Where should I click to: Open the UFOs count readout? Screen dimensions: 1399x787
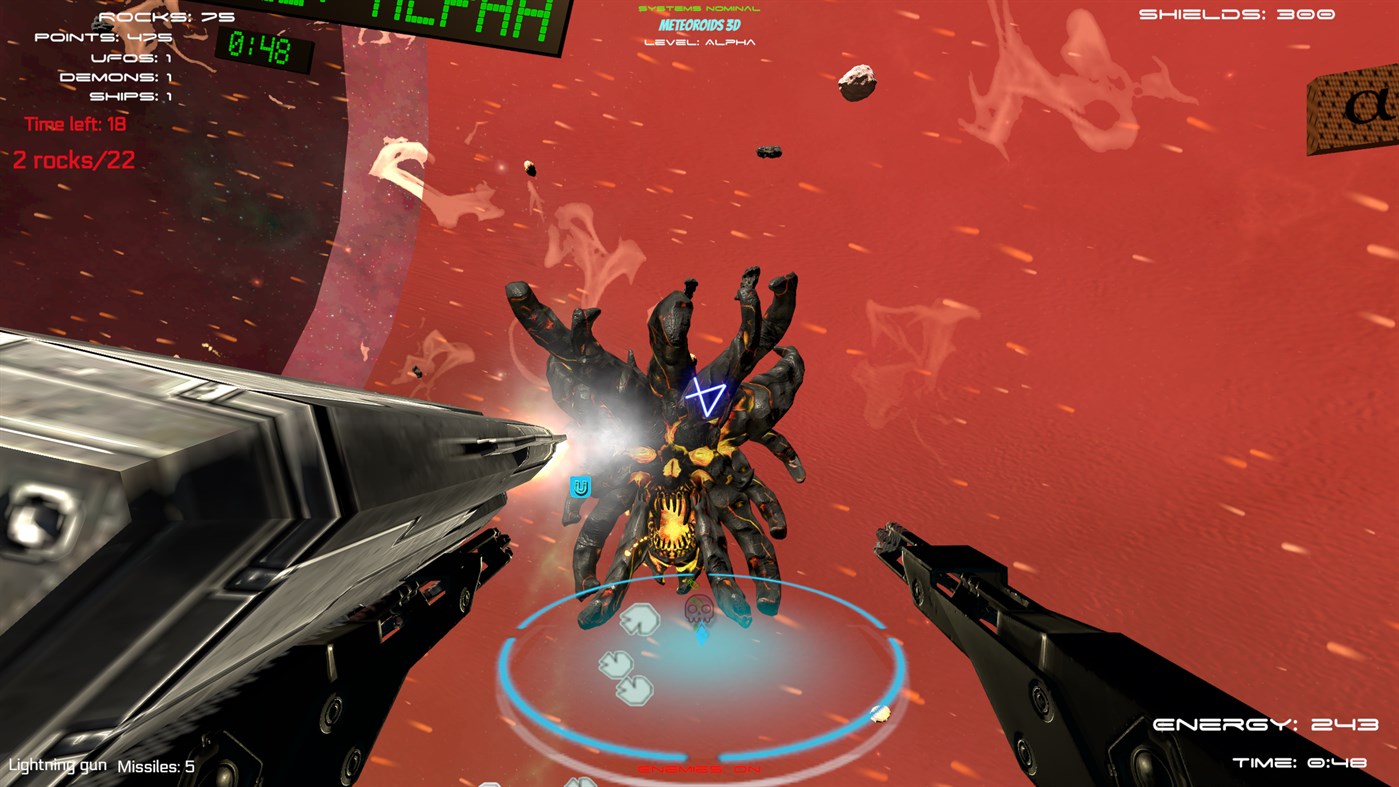pyautogui.click(x=131, y=58)
